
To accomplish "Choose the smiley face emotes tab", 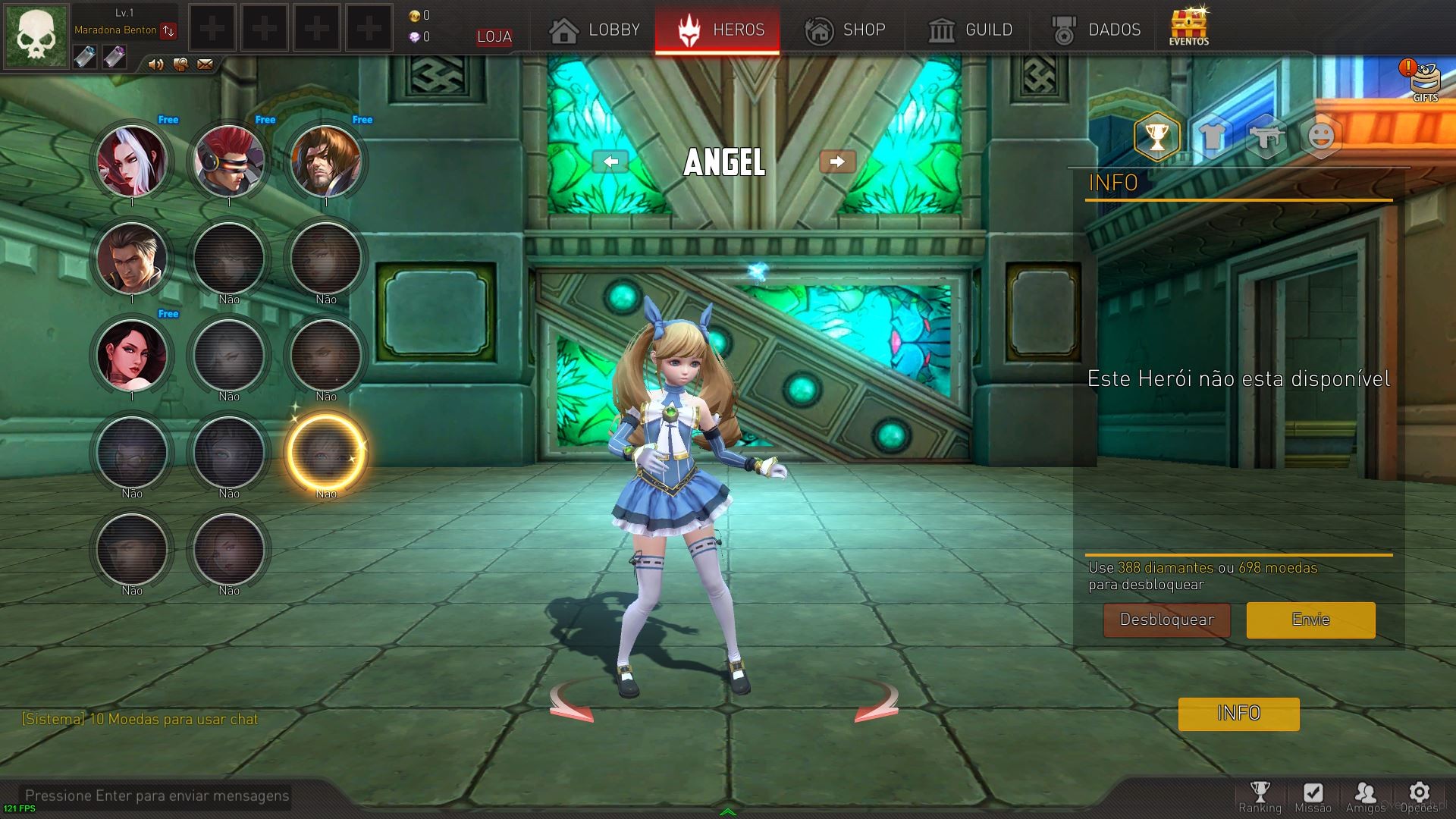I will point(1320,137).
